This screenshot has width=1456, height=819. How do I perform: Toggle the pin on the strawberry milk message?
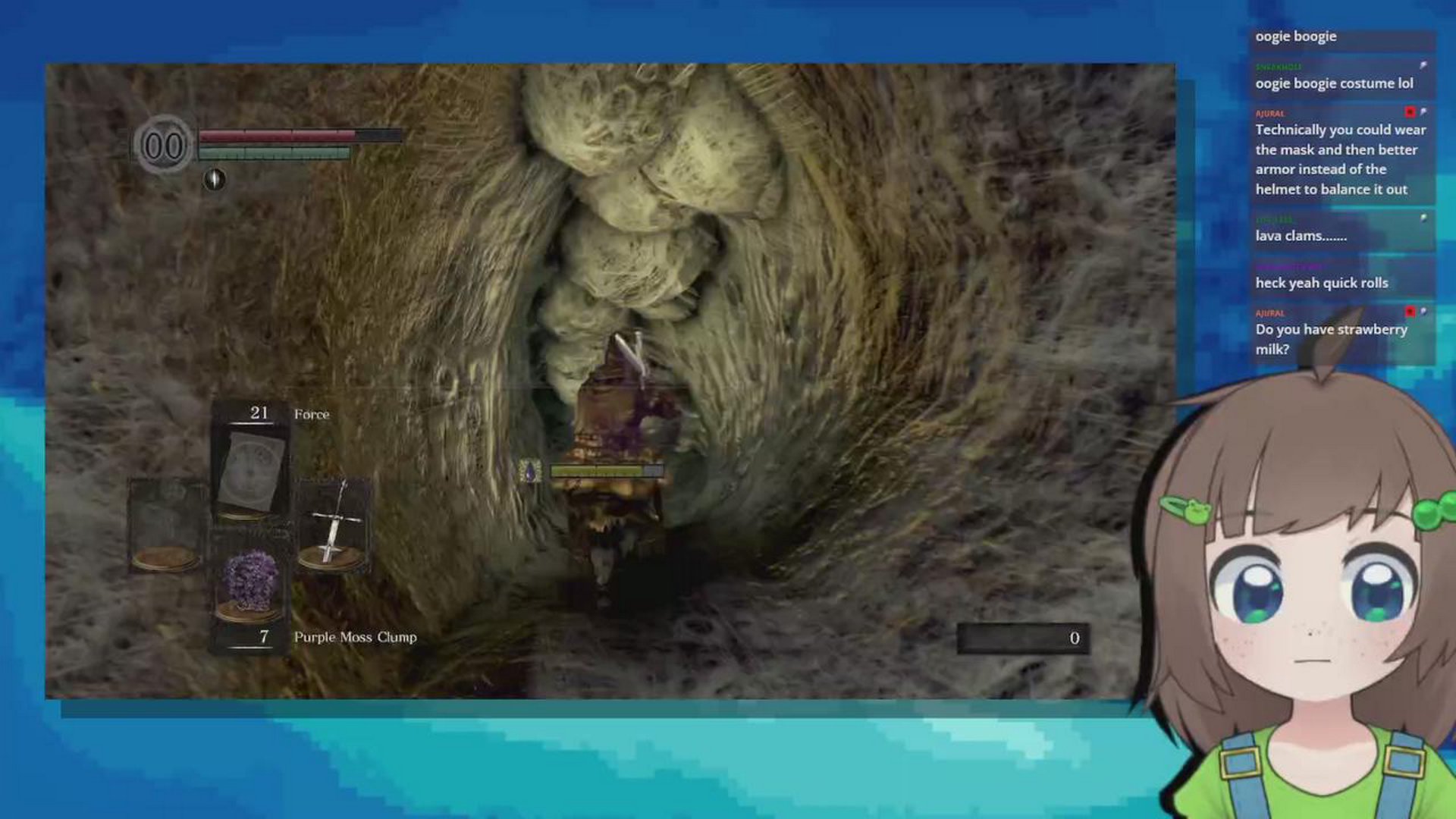coord(1424,310)
